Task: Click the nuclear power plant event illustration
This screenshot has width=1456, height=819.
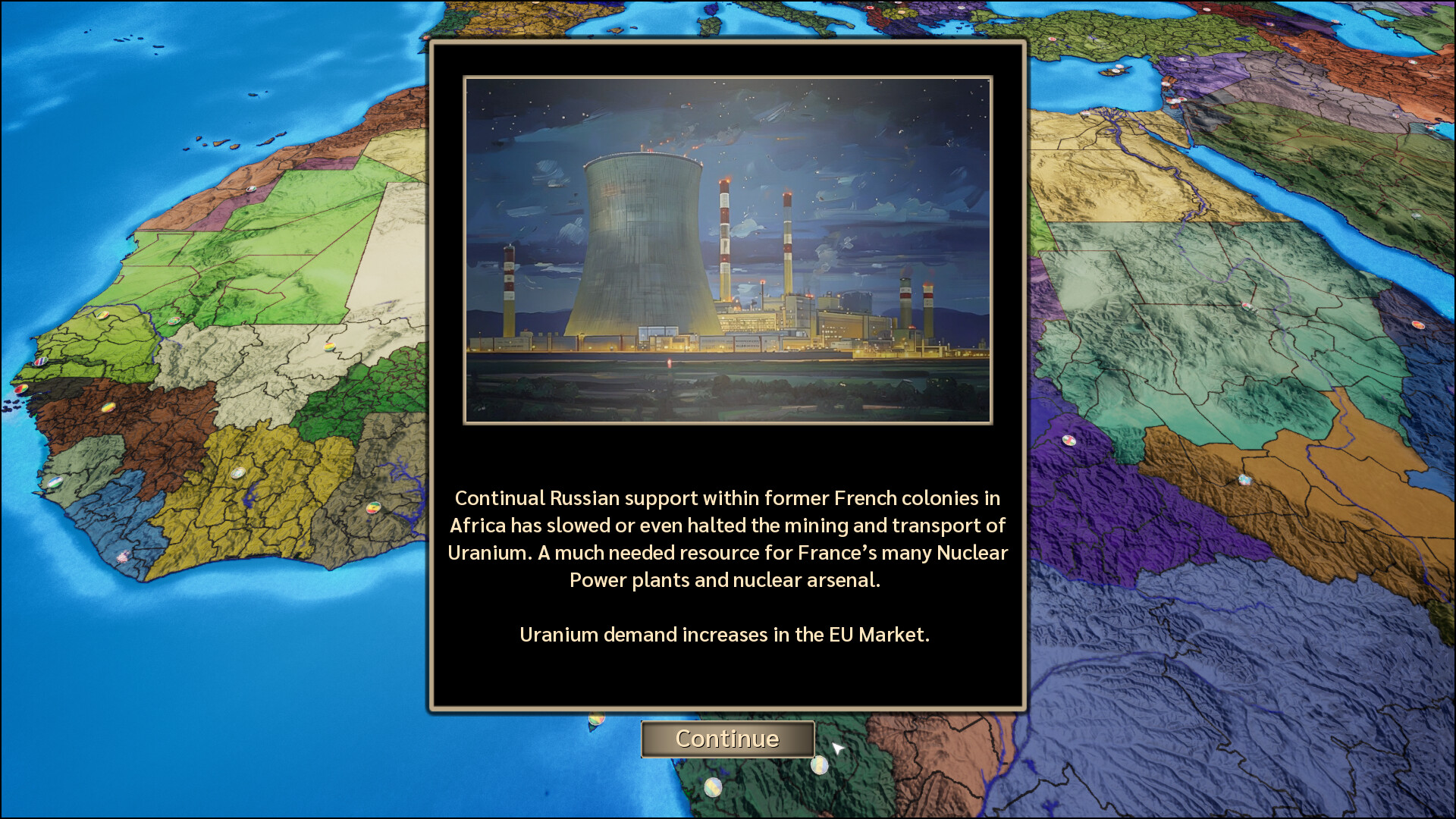Action: (728, 250)
